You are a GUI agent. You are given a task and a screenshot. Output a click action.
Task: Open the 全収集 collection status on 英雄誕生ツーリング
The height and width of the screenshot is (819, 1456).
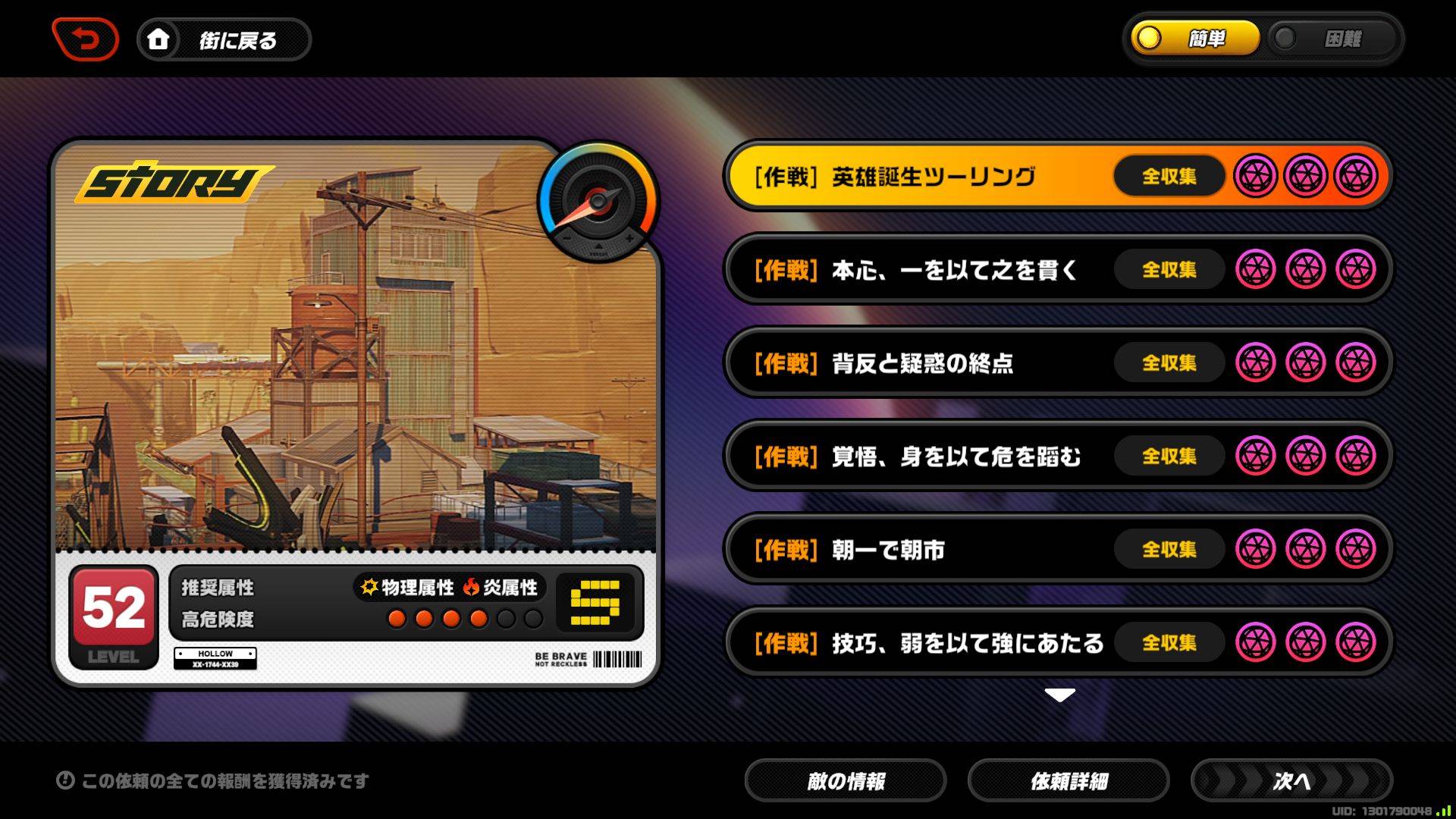point(1169,176)
